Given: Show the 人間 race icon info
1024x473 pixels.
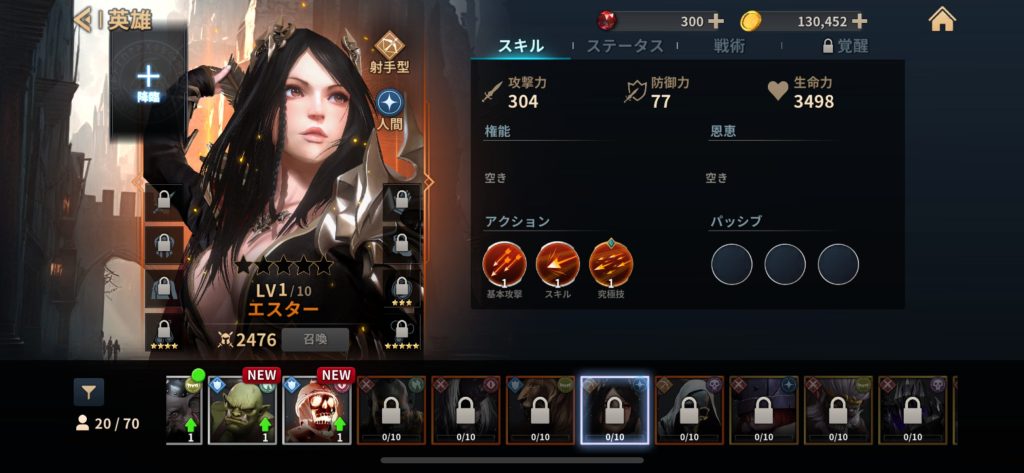Looking at the screenshot, I should click(390, 105).
